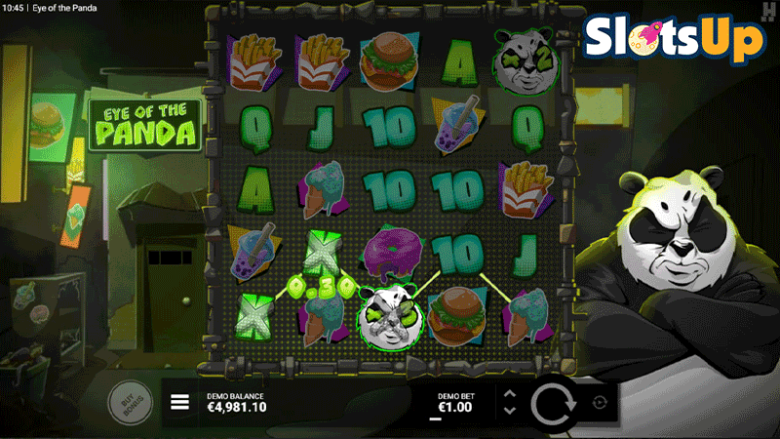Image resolution: width=780 pixels, height=439 pixels.
Task: Spin the reels with the circular arrow button
Action: click(551, 403)
